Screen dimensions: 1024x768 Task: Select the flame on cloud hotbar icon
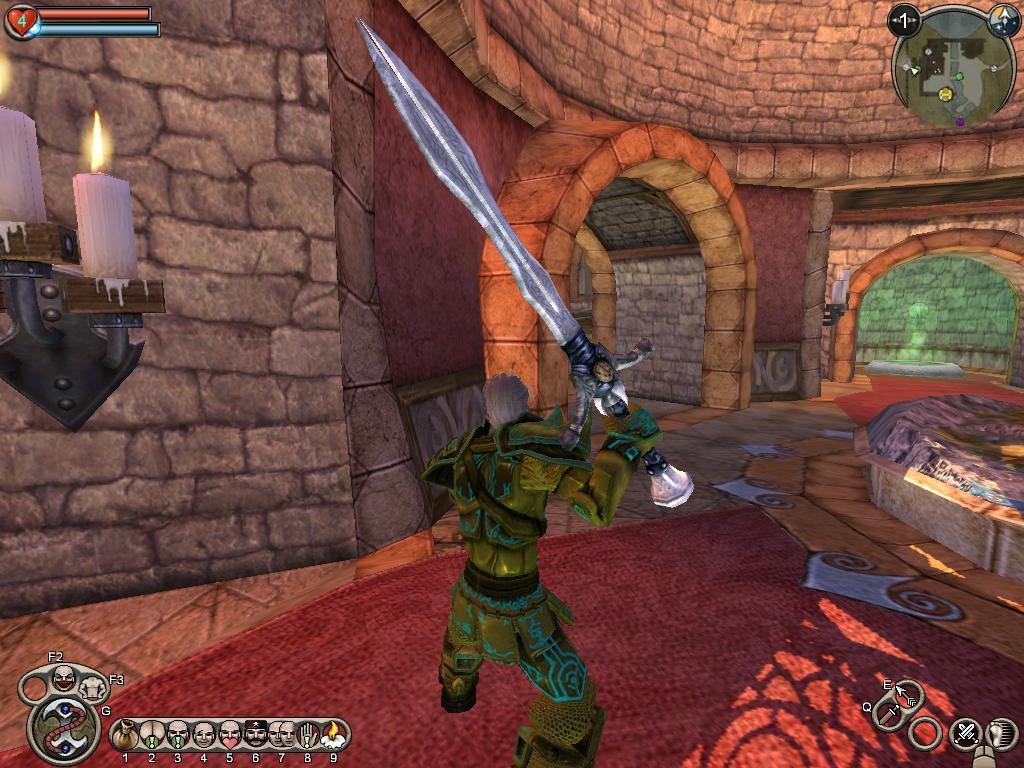point(332,735)
